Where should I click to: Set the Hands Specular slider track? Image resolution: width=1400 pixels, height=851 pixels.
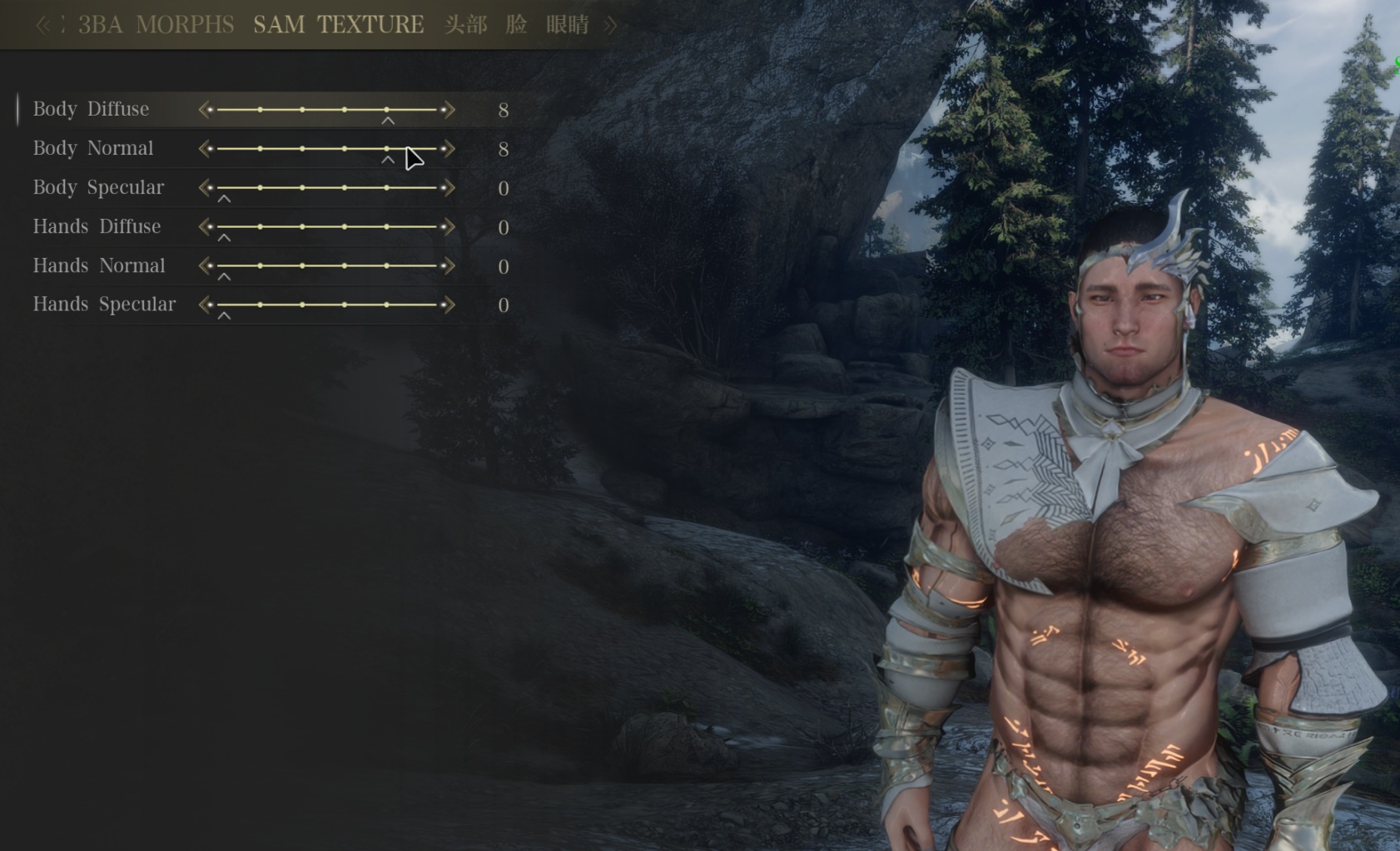pyautogui.click(x=326, y=304)
